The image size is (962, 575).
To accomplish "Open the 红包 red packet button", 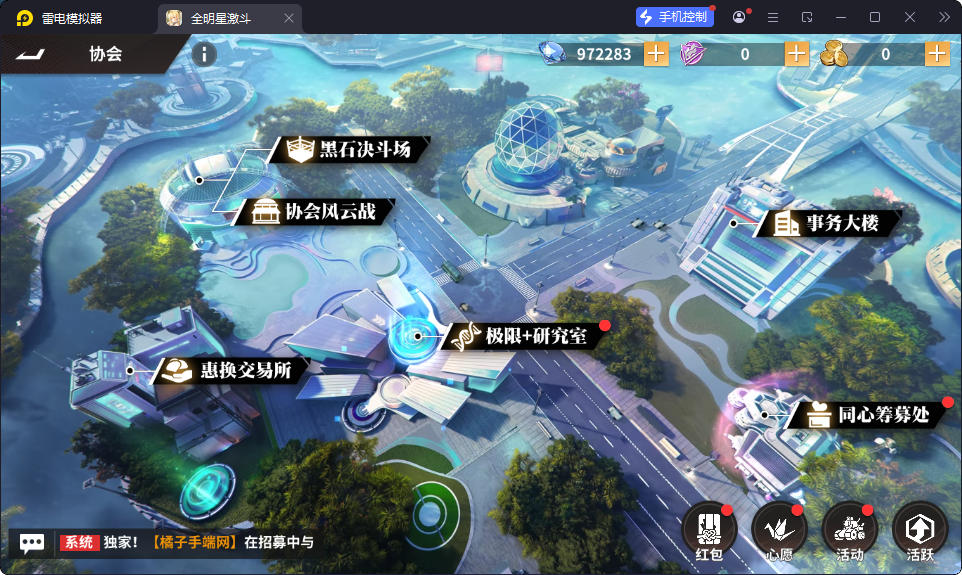I will pos(709,530).
